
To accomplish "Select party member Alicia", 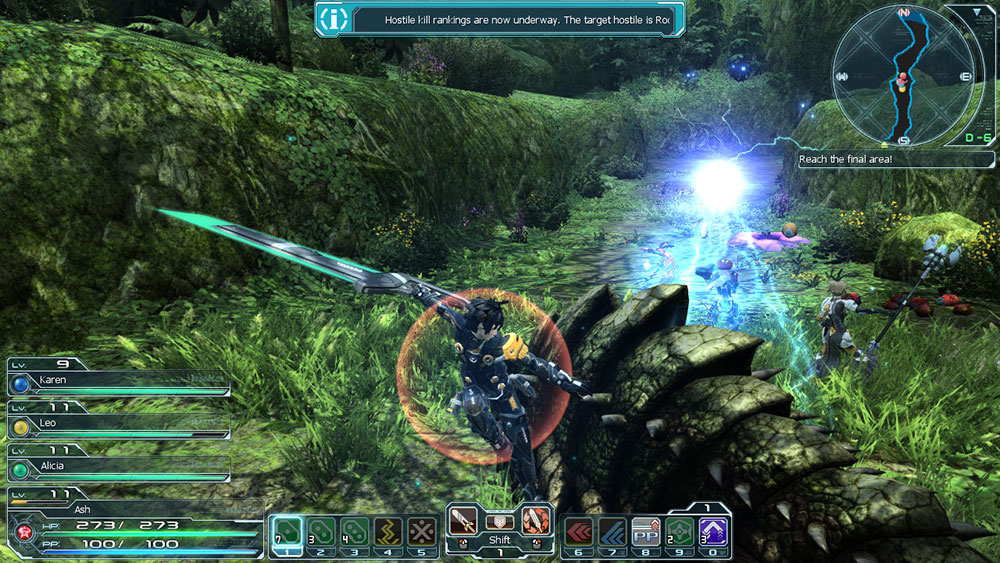I will (118, 467).
